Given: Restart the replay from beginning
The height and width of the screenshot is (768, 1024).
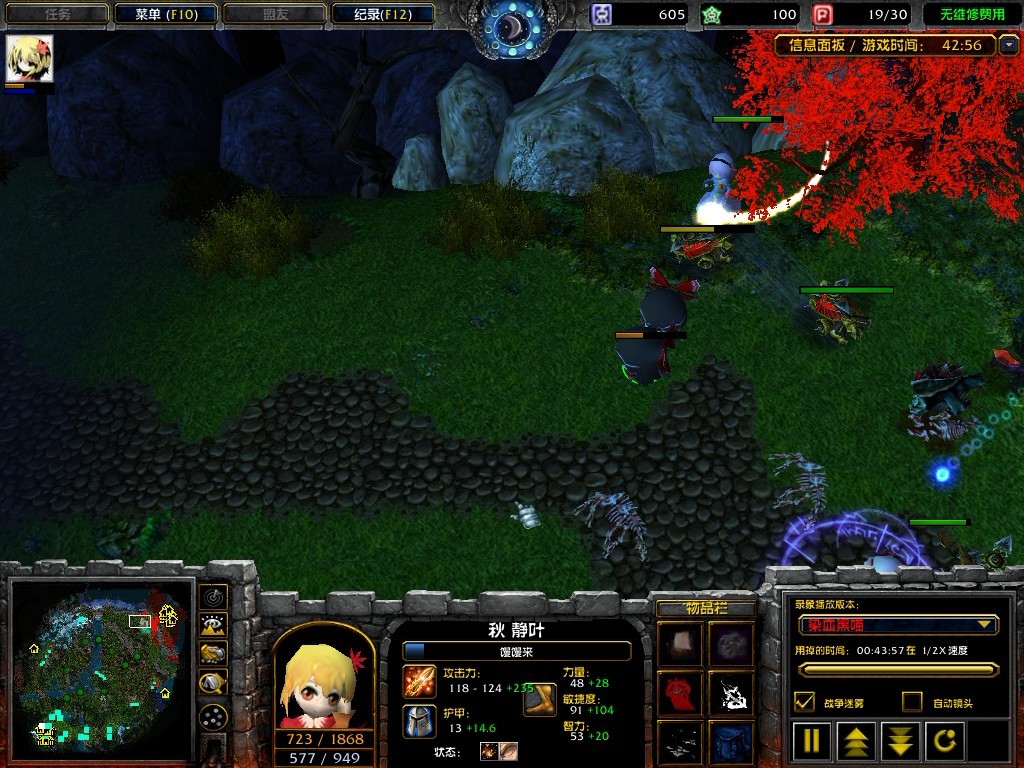Looking at the screenshot, I should click(946, 741).
